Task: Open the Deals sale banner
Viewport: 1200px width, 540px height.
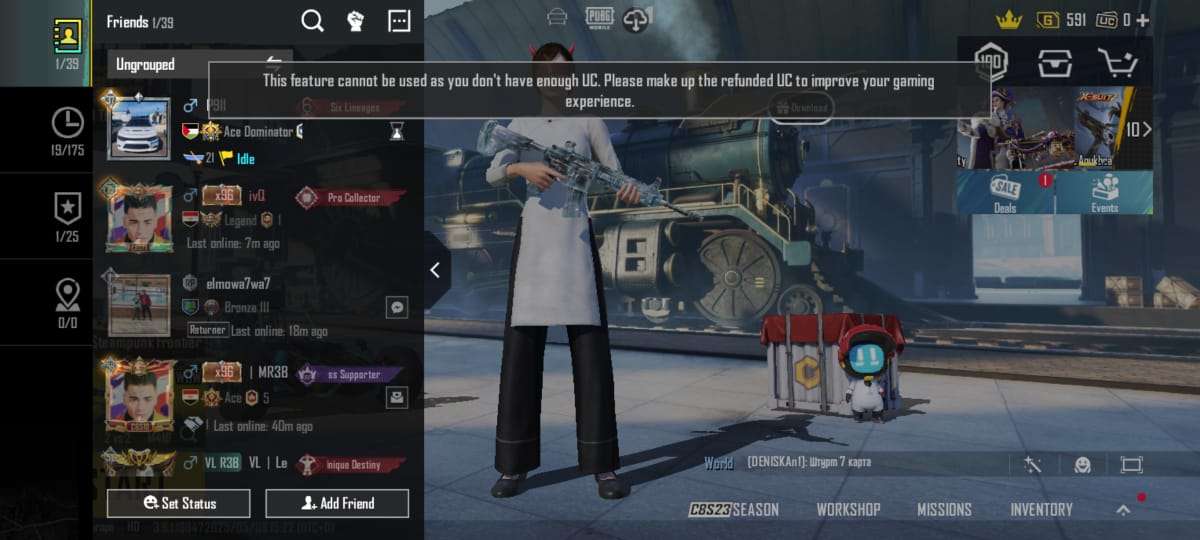Action: point(1005,192)
